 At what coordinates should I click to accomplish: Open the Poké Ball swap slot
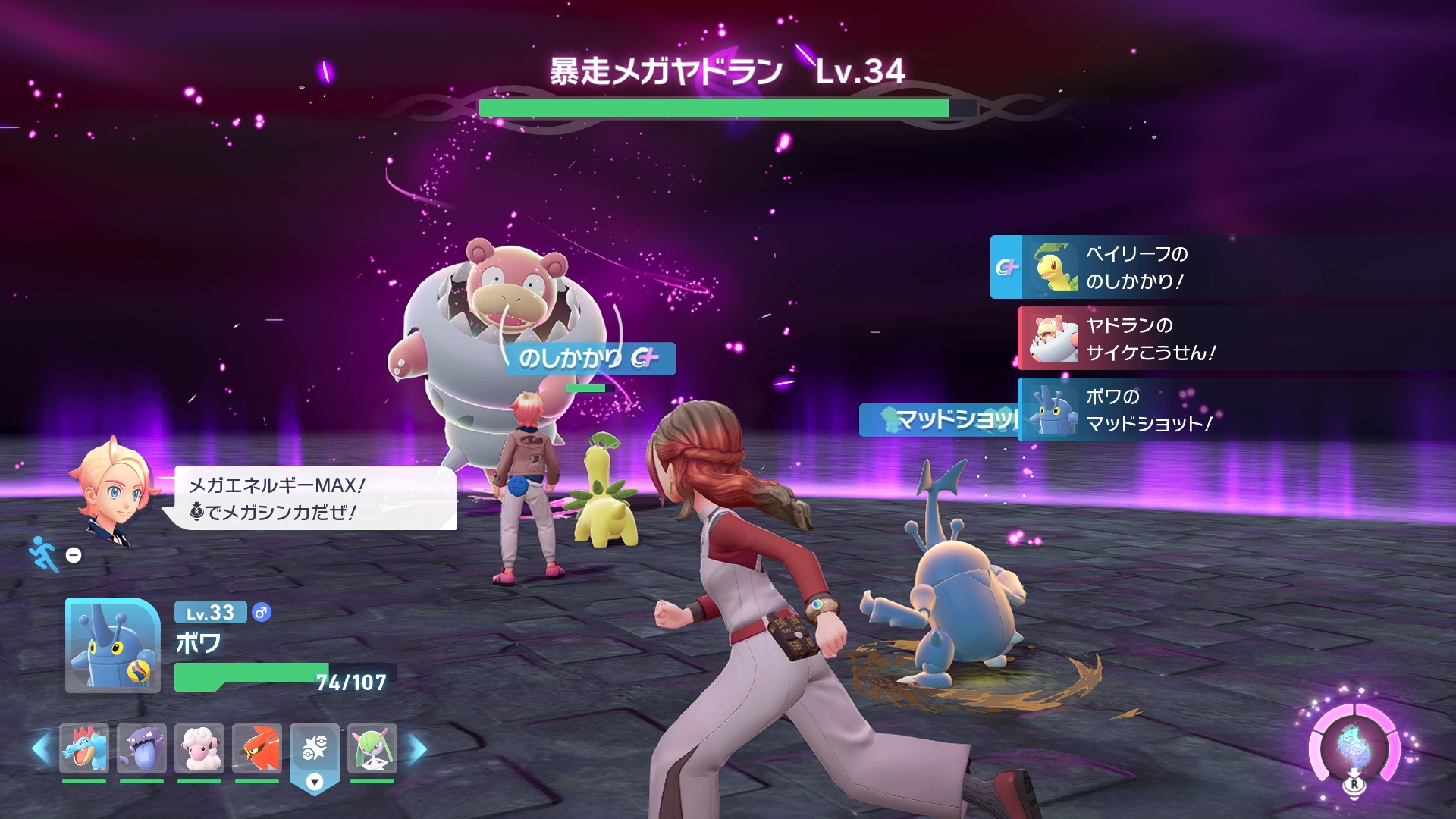(x=315, y=751)
